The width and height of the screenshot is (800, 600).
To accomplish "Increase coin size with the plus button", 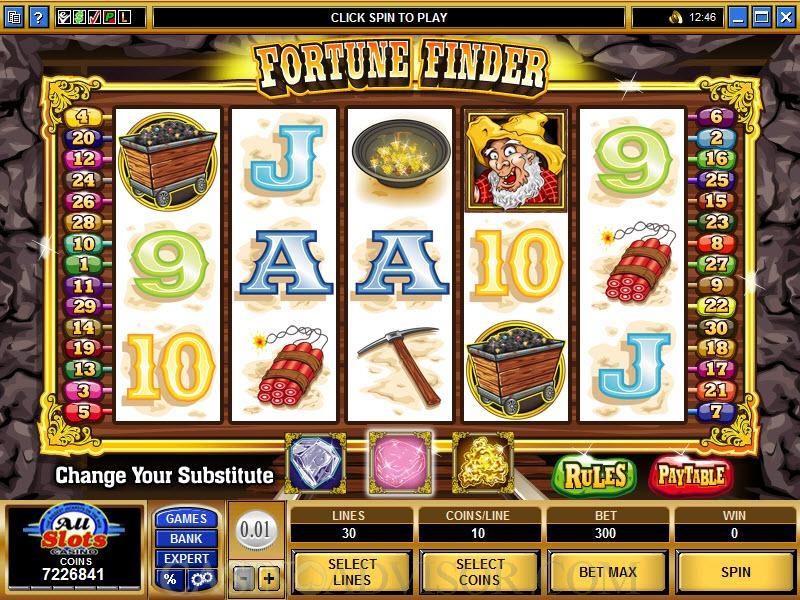I will 268,579.
